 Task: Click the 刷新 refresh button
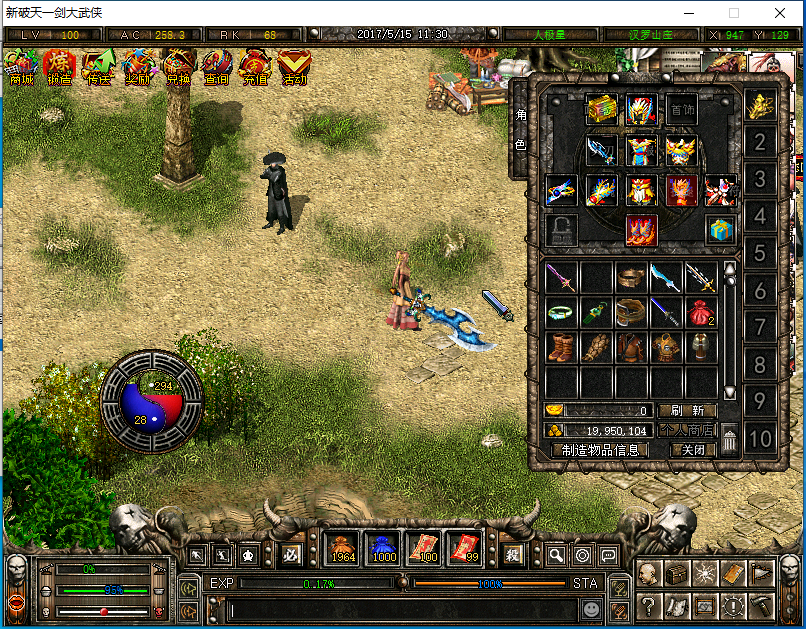[687, 410]
